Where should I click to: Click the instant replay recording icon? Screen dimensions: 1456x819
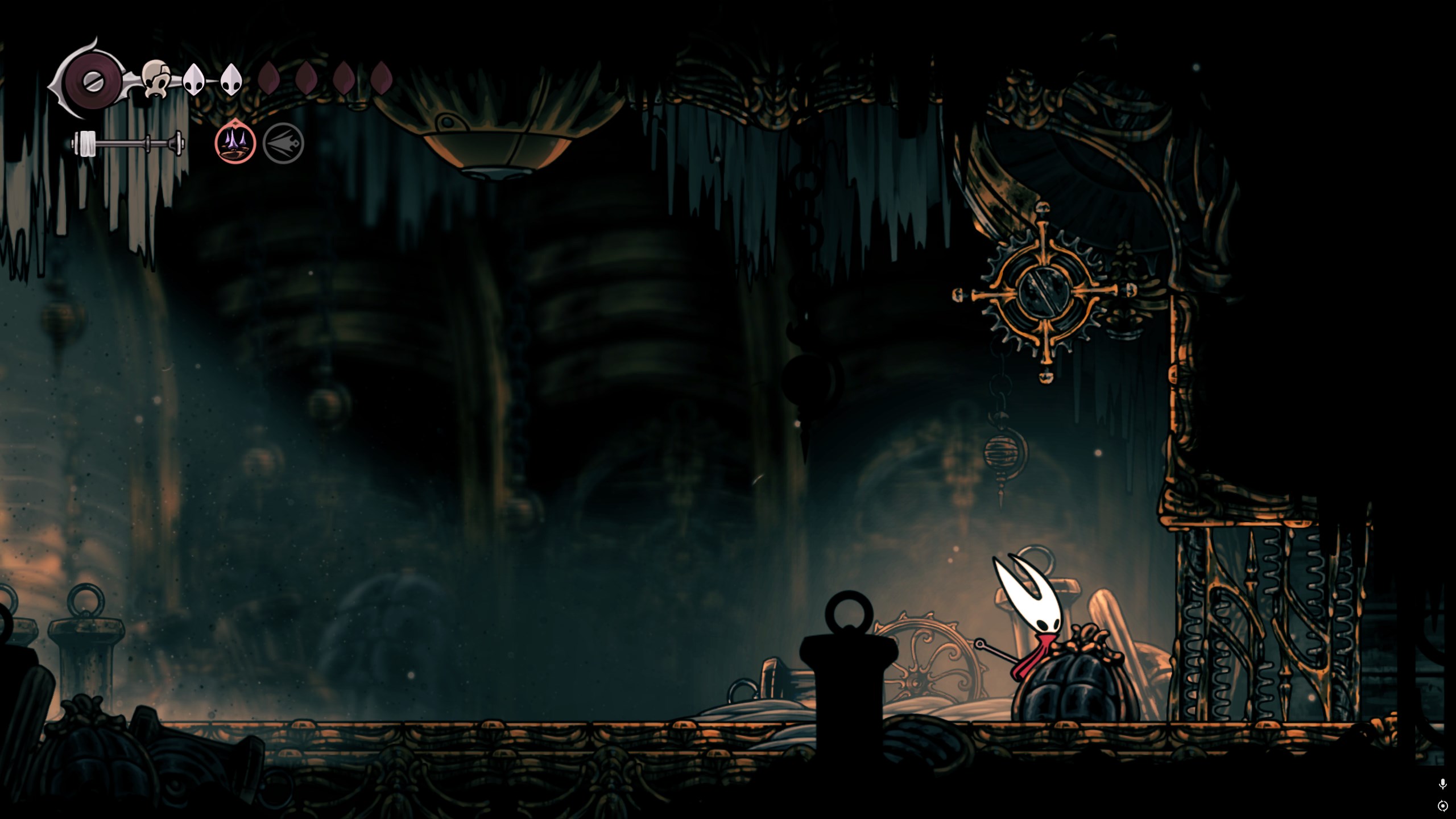(1442, 806)
